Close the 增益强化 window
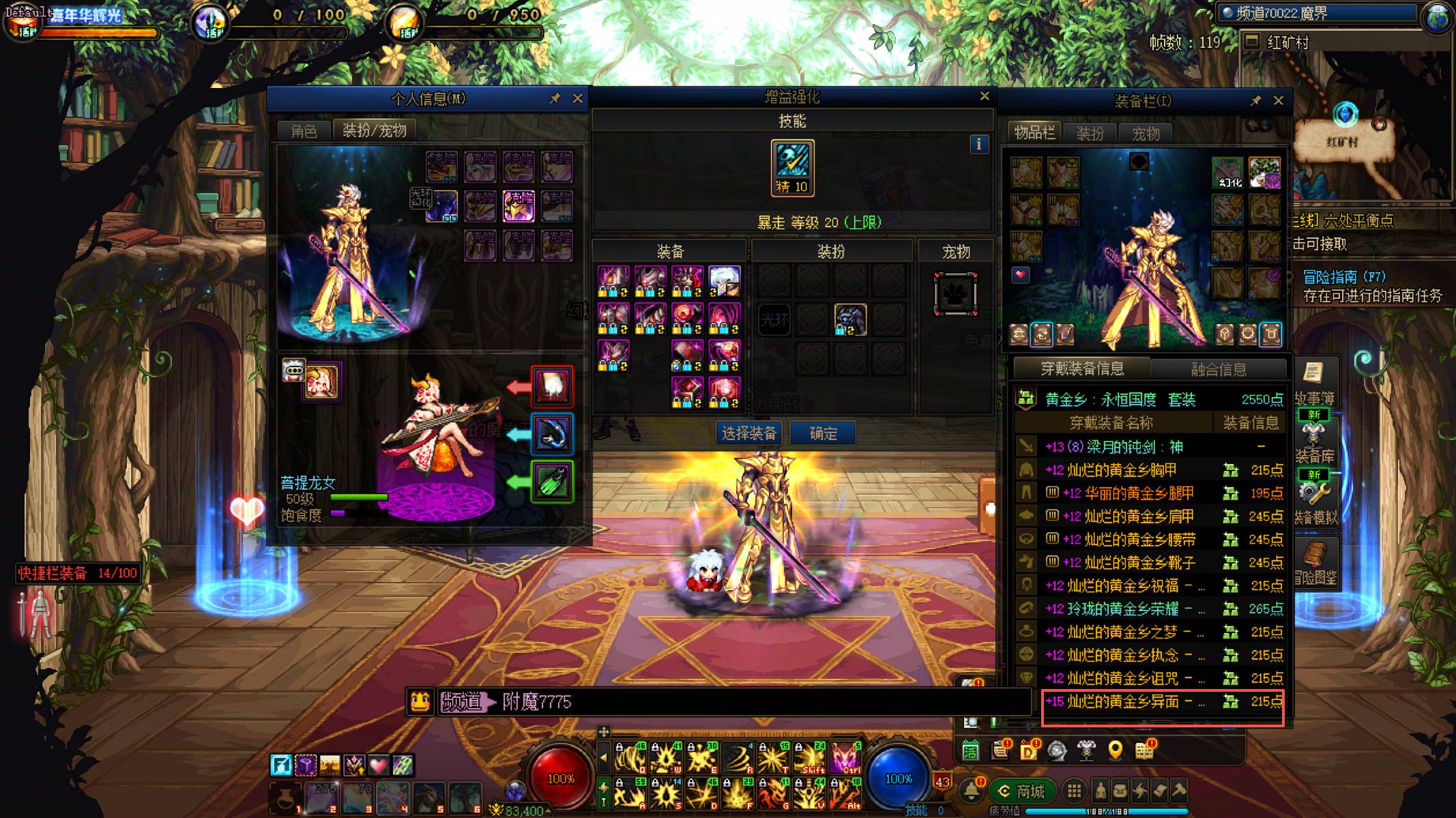The height and width of the screenshot is (818, 1456). [984, 96]
